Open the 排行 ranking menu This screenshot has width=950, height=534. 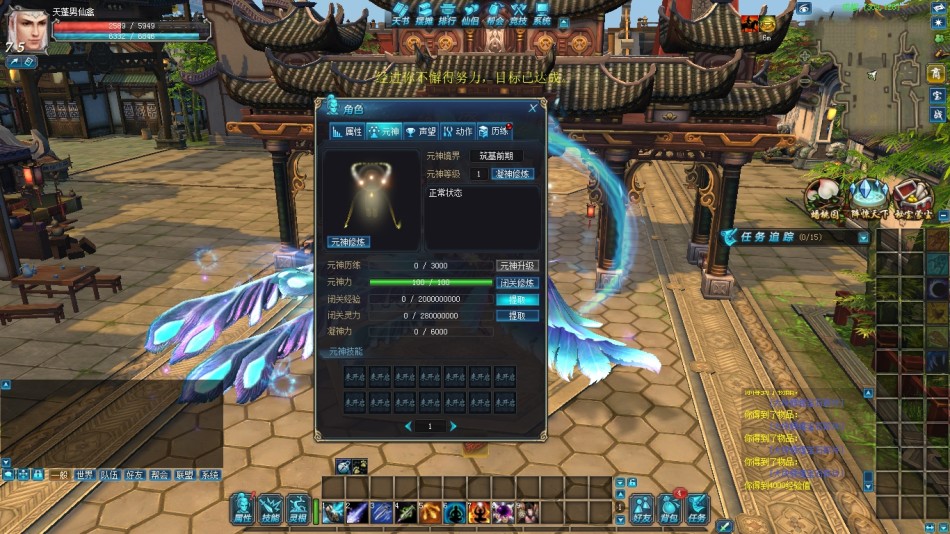pyautogui.click(x=449, y=14)
